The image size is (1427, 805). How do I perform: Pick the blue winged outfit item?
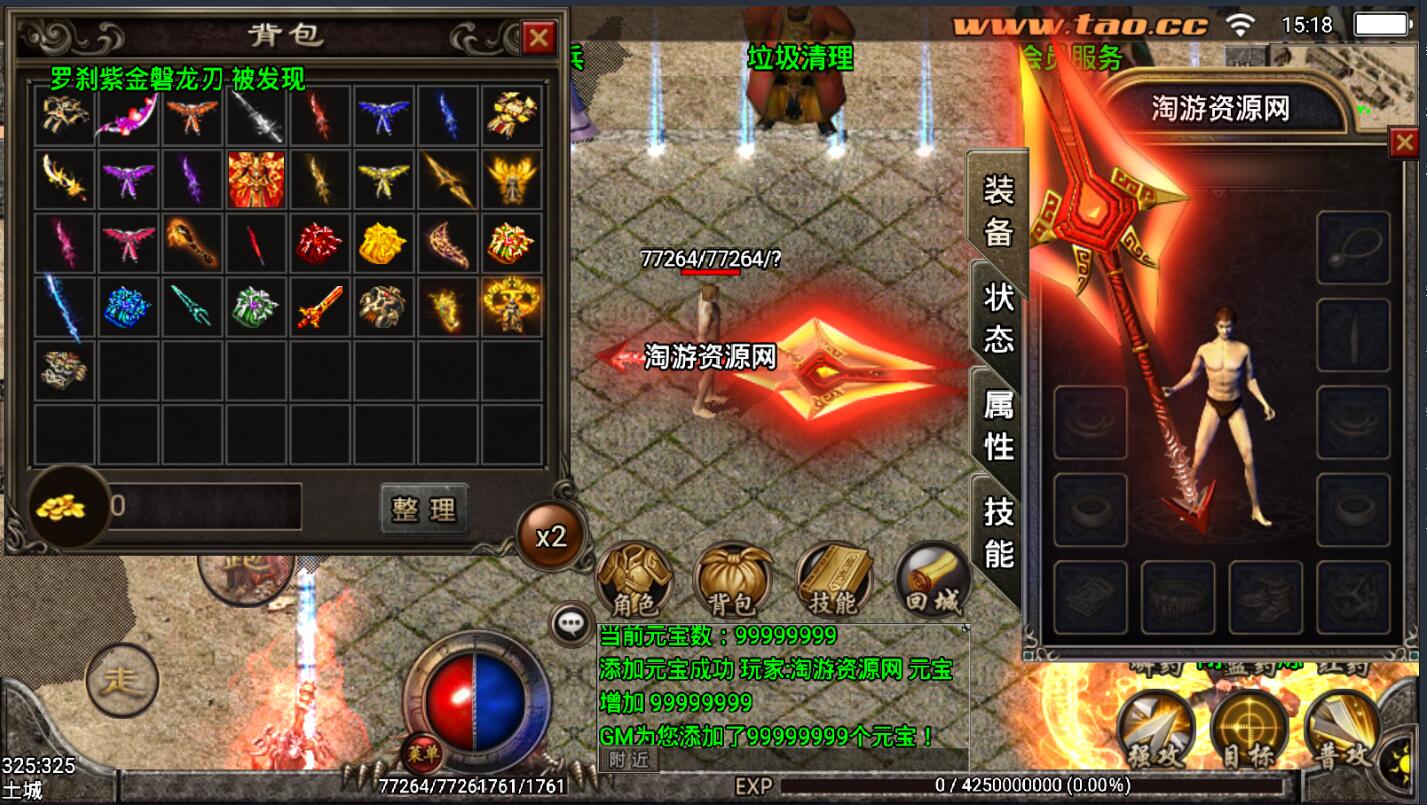(384, 116)
